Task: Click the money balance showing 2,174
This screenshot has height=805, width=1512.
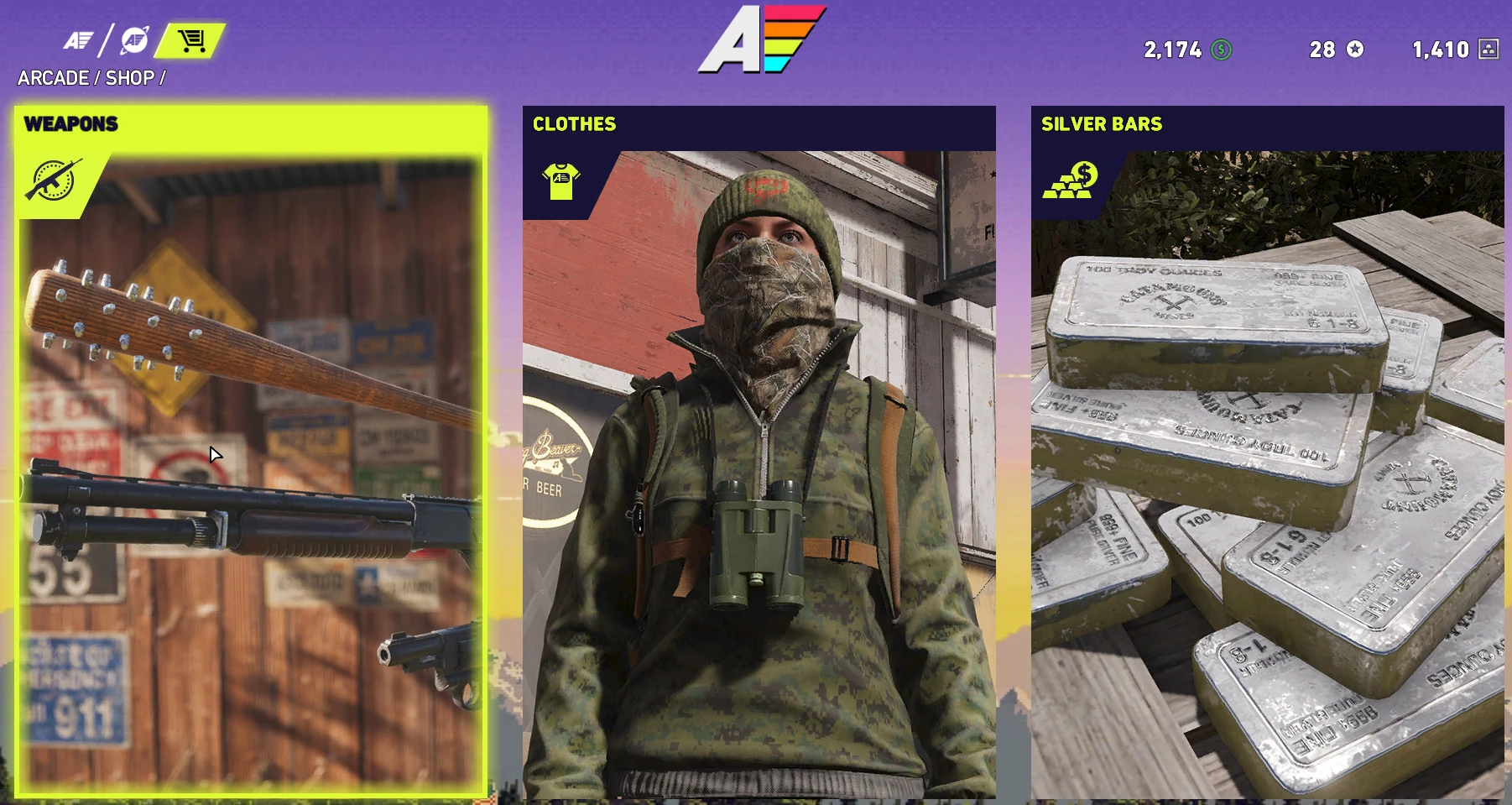Action: [x=1174, y=50]
